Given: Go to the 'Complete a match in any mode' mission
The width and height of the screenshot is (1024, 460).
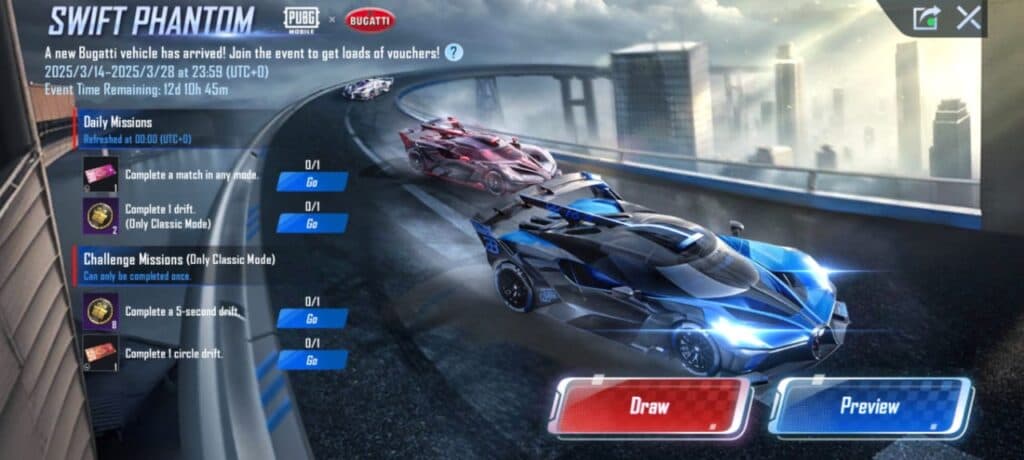Looking at the screenshot, I should [x=312, y=181].
